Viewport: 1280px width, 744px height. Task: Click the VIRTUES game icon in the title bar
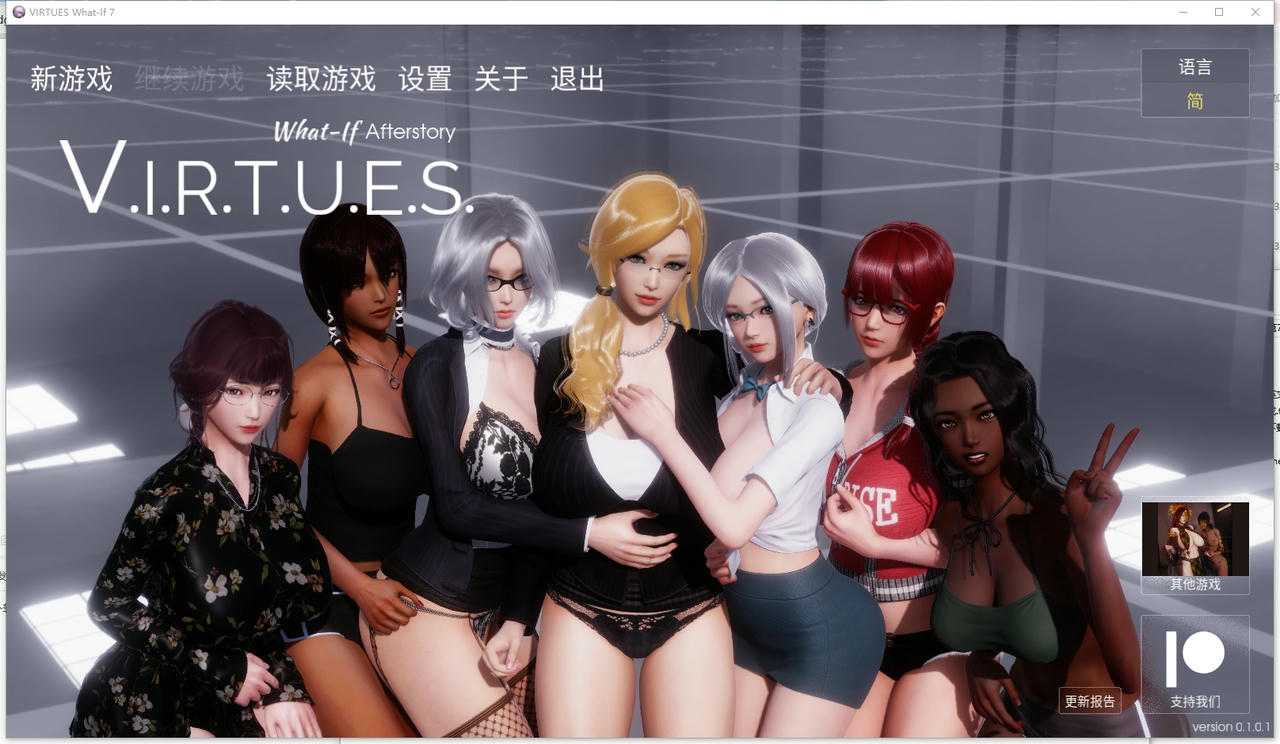[x=17, y=11]
